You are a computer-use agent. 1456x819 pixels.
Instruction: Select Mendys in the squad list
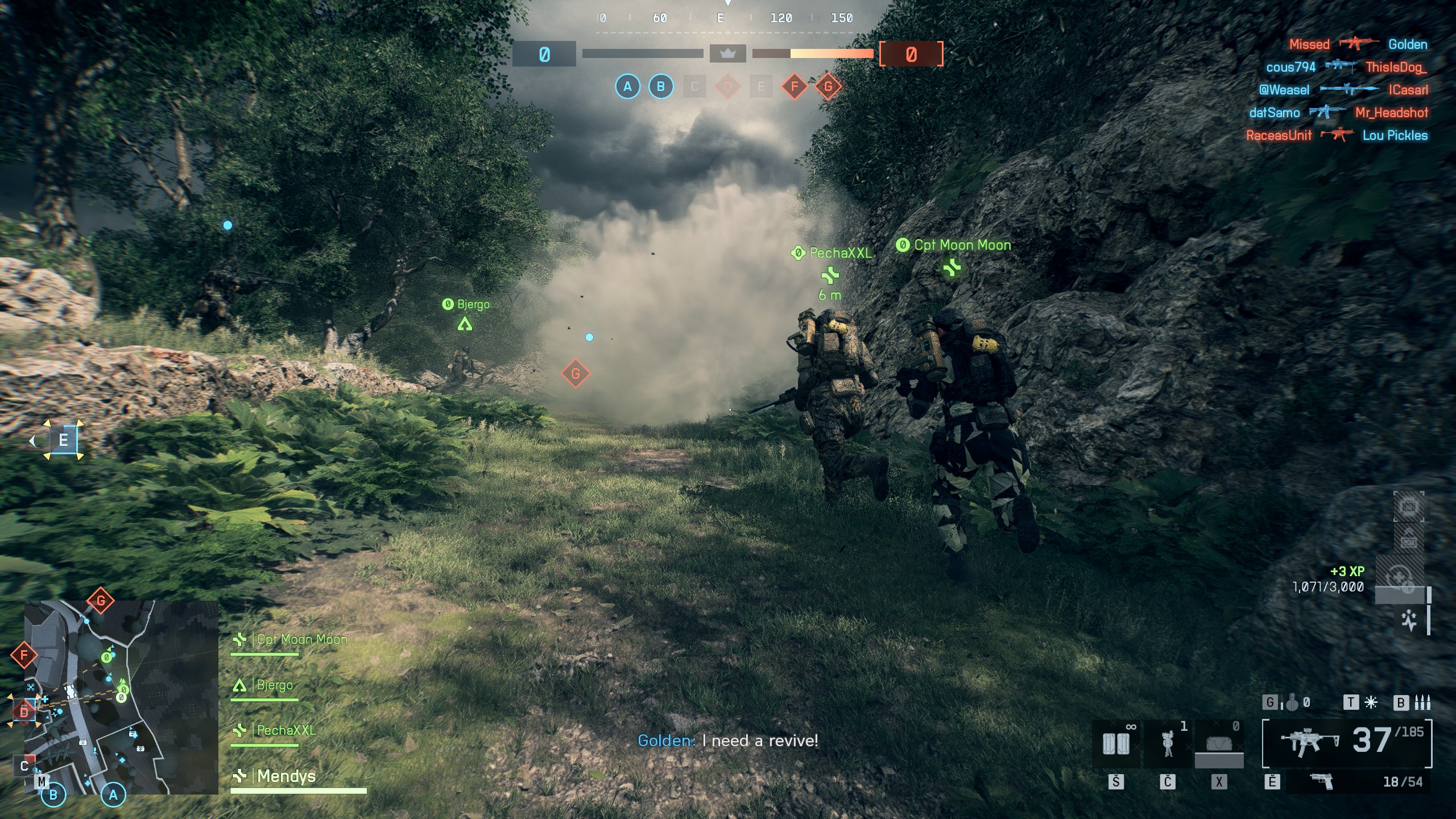pyautogui.click(x=286, y=776)
